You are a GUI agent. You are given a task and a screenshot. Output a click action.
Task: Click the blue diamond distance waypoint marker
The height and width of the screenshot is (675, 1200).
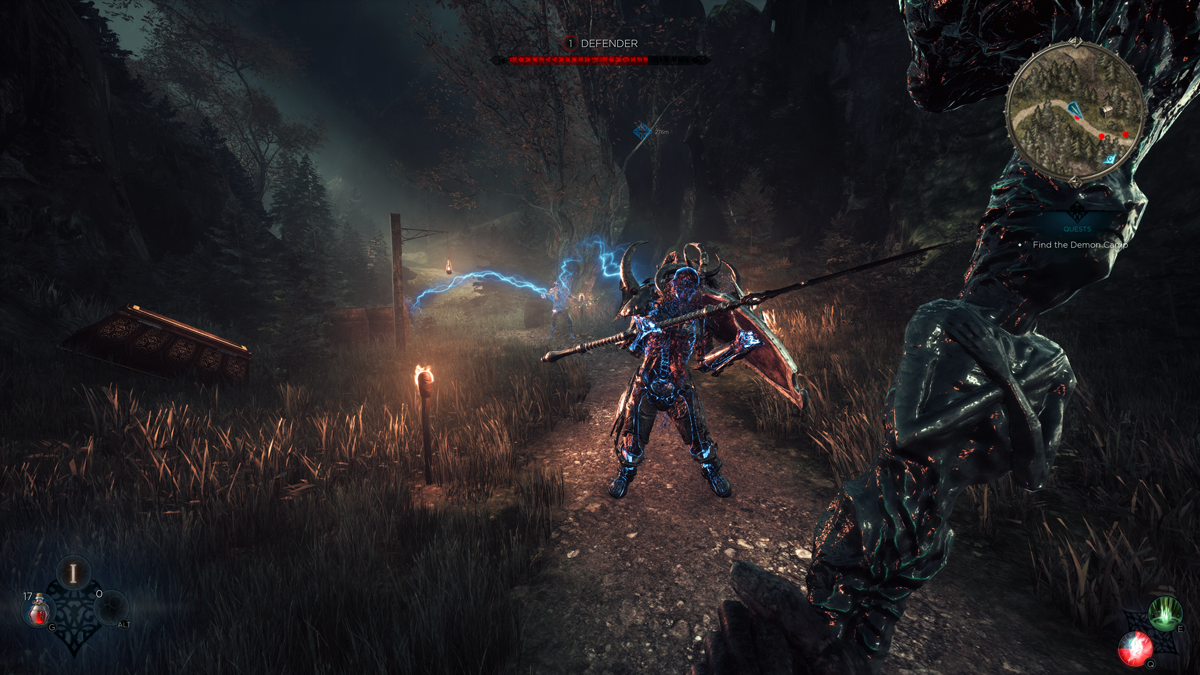click(642, 131)
